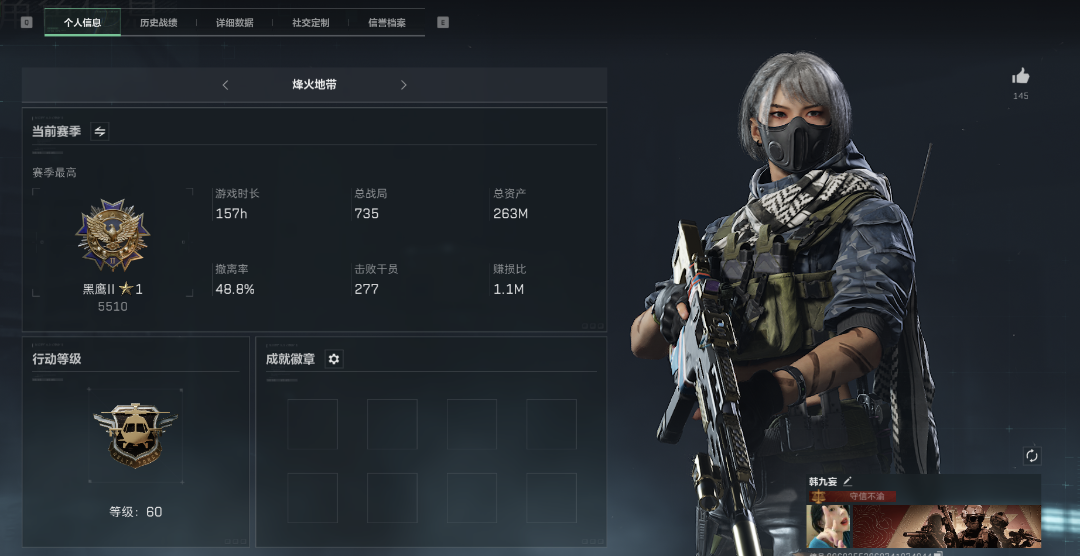The image size is (1080, 556).
Task: Click the rotate character view icon
Action: pyautogui.click(x=1032, y=456)
